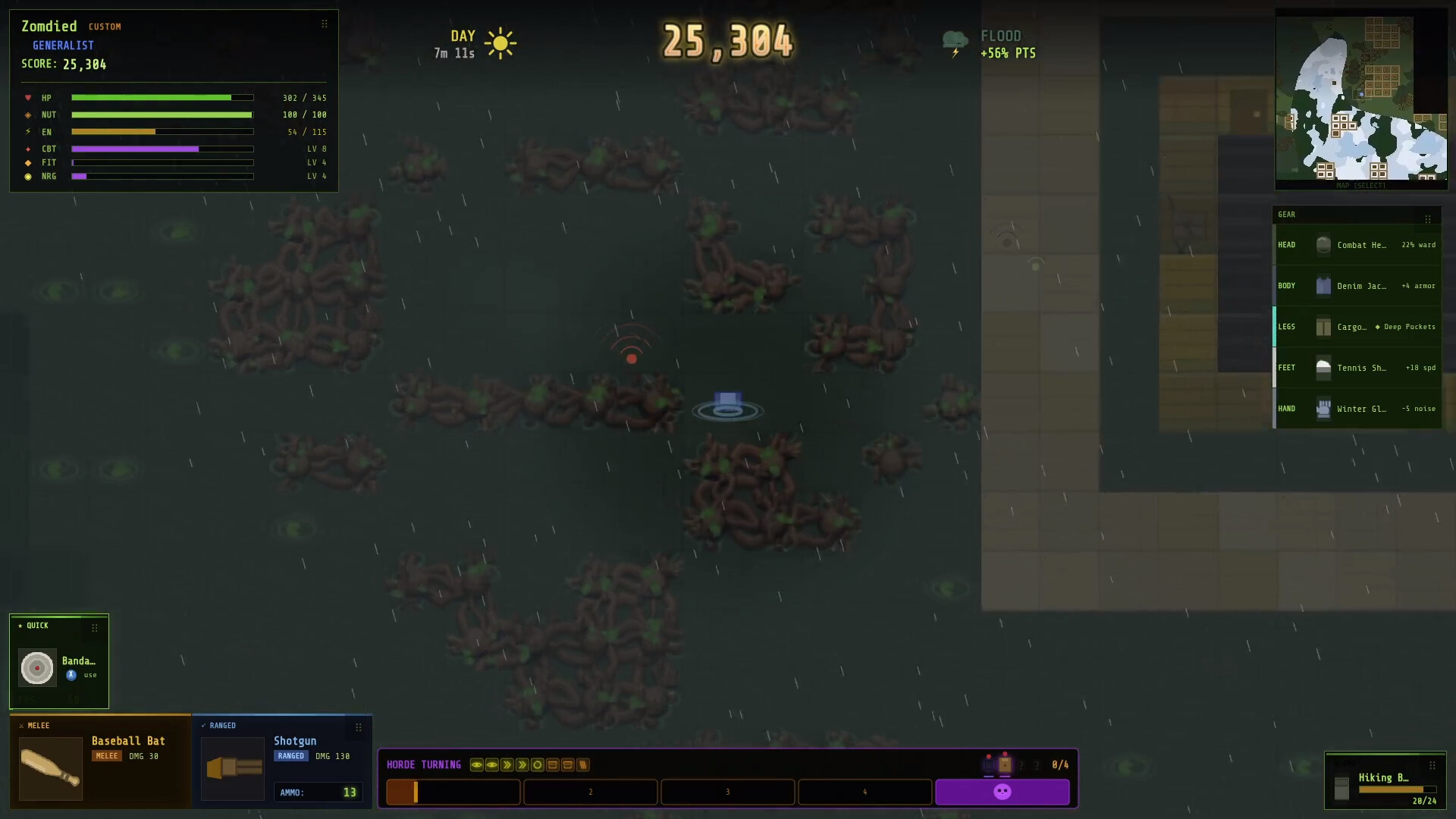Select the Combat Helmet in the HEAD gear slot
1456x819 pixels.
(1324, 245)
